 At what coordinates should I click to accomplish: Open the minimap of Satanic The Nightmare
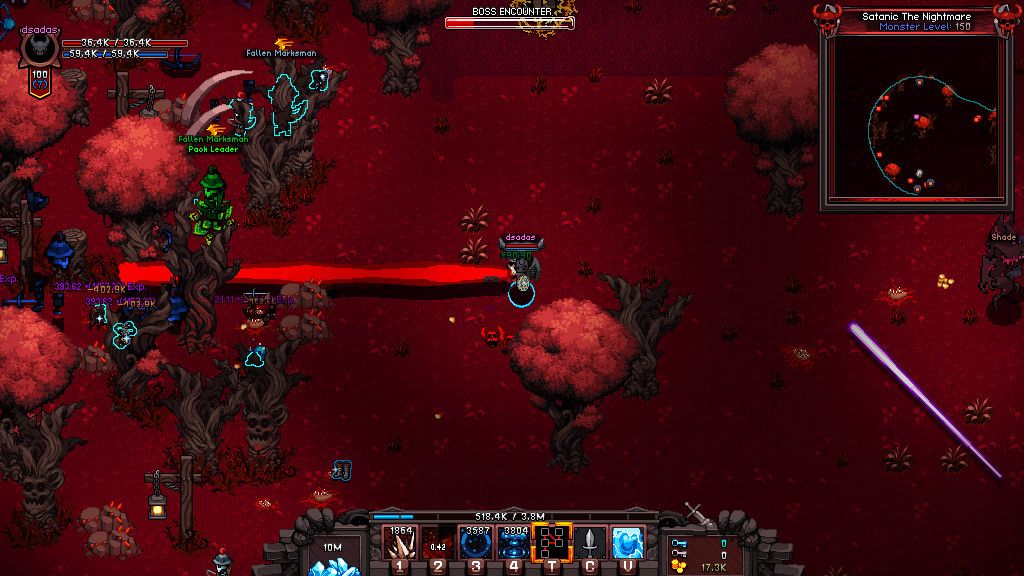[x=910, y=122]
